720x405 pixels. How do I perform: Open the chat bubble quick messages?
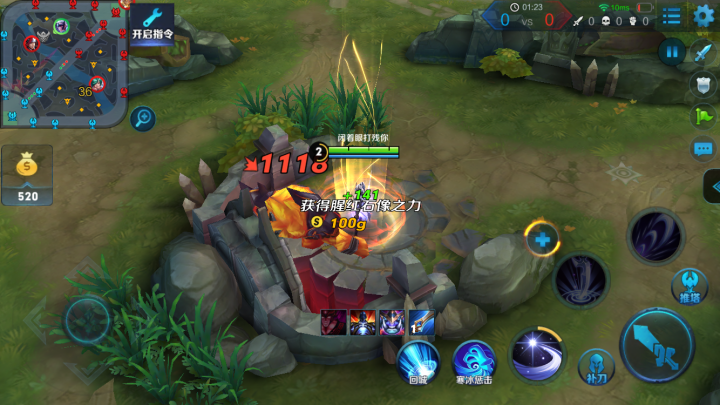point(704,149)
